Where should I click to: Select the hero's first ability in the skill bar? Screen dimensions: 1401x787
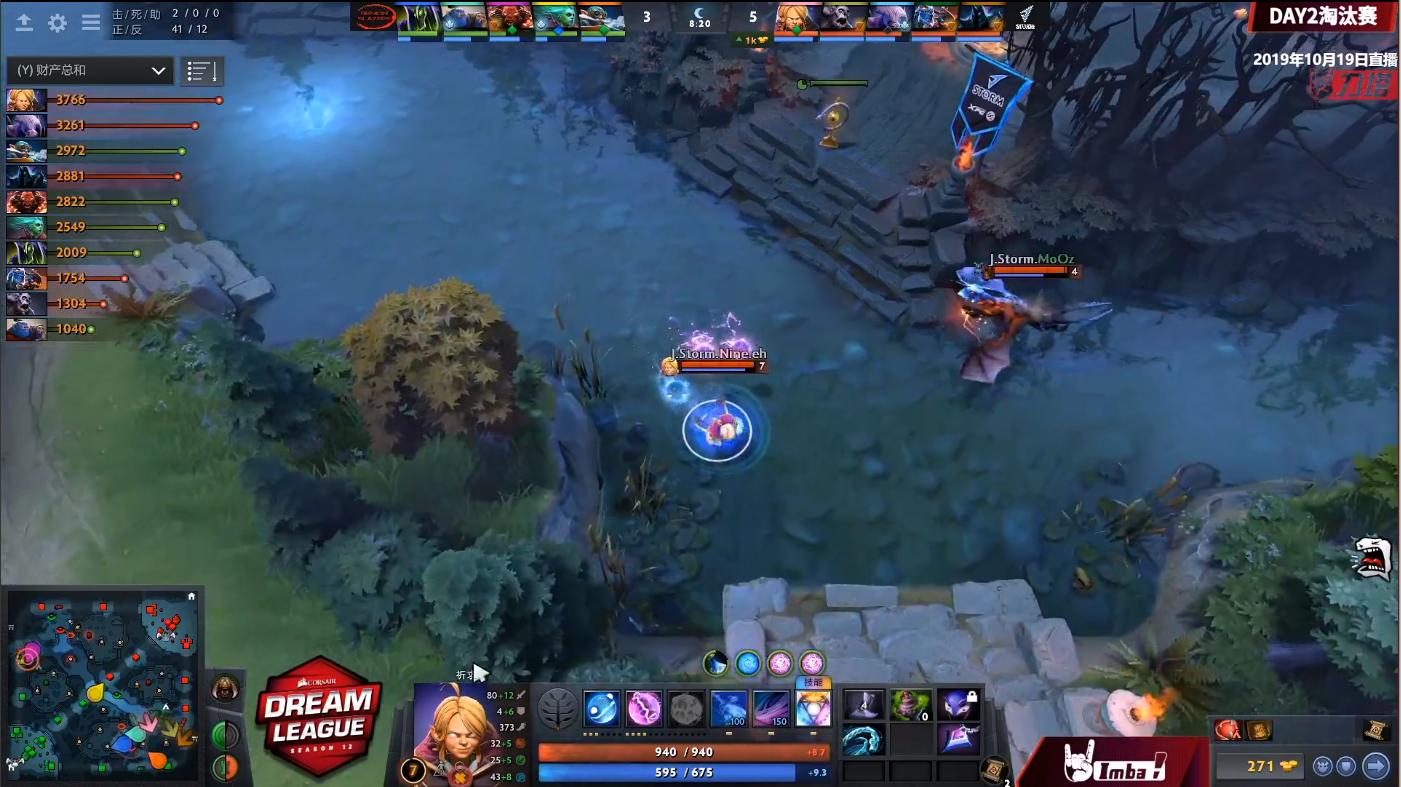[601, 708]
